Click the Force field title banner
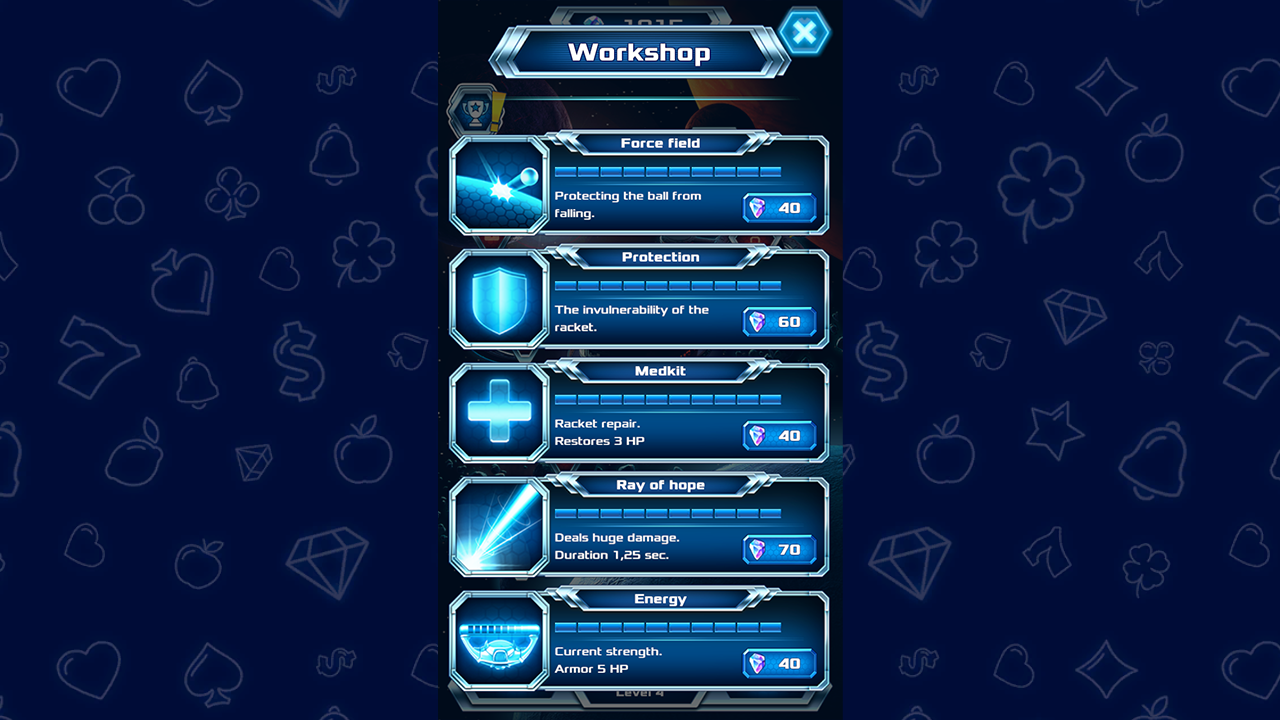The width and height of the screenshot is (1280, 720). [662, 143]
